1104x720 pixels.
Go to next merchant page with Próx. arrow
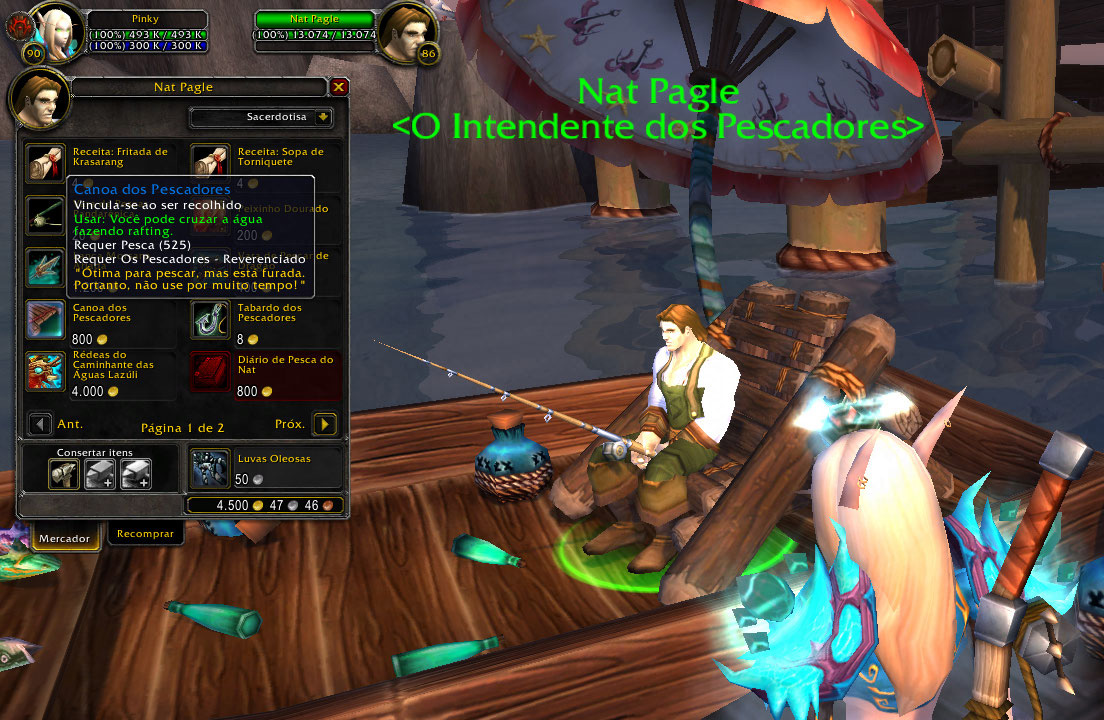coord(323,425)
